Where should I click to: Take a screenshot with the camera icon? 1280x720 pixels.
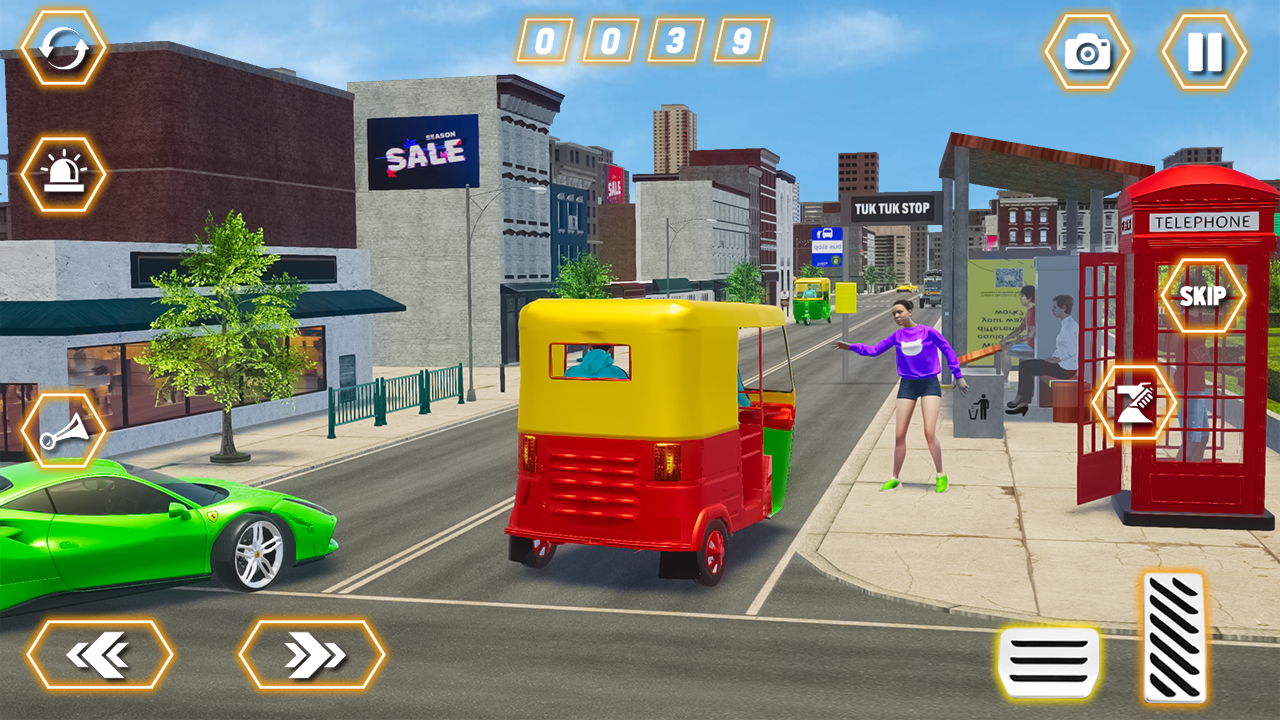1090,50
